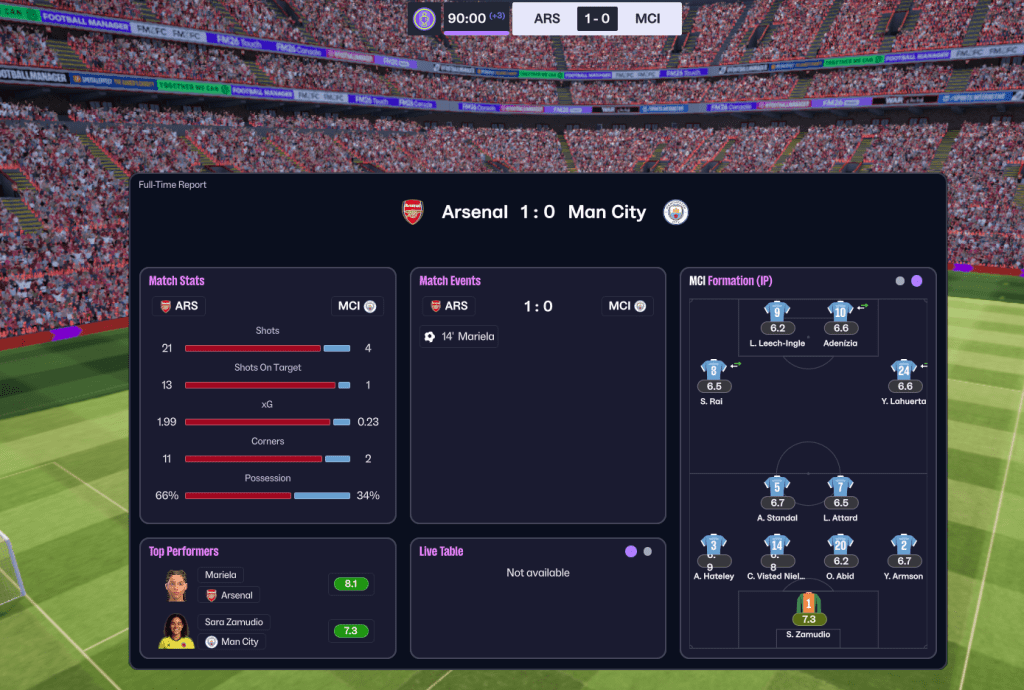Image resolution: width=1024 pixels, height=690 pixels.
Task: Switch Live Table panel to the grey page dot
Action: coord(648,551)
